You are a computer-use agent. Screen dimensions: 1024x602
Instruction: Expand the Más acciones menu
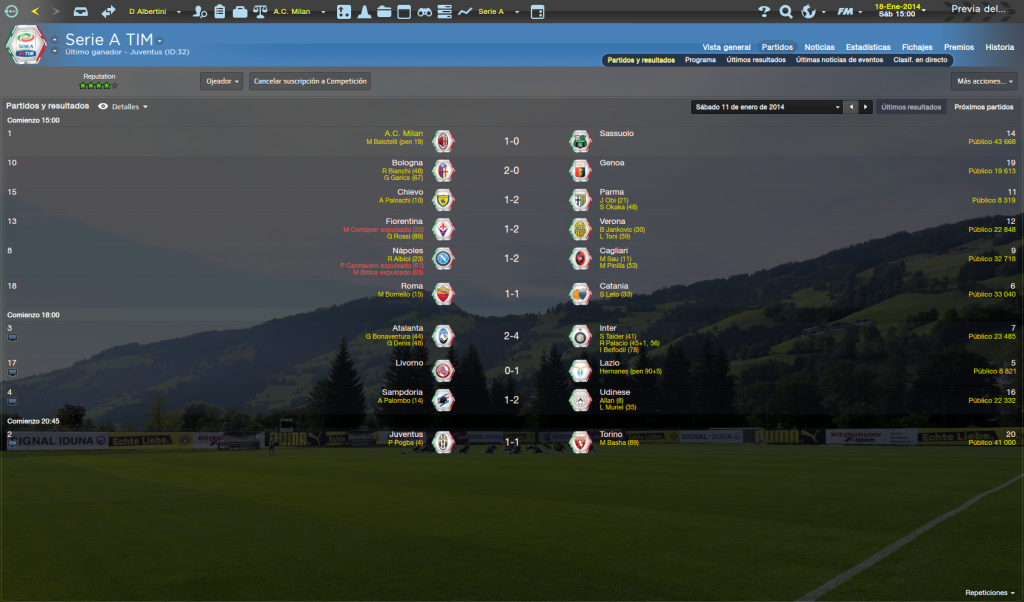[x=984, y=81]
